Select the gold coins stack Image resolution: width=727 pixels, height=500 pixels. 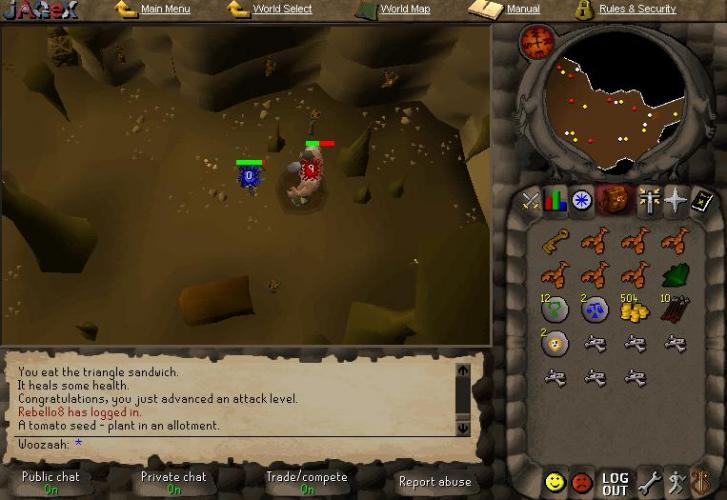[634, 309]
